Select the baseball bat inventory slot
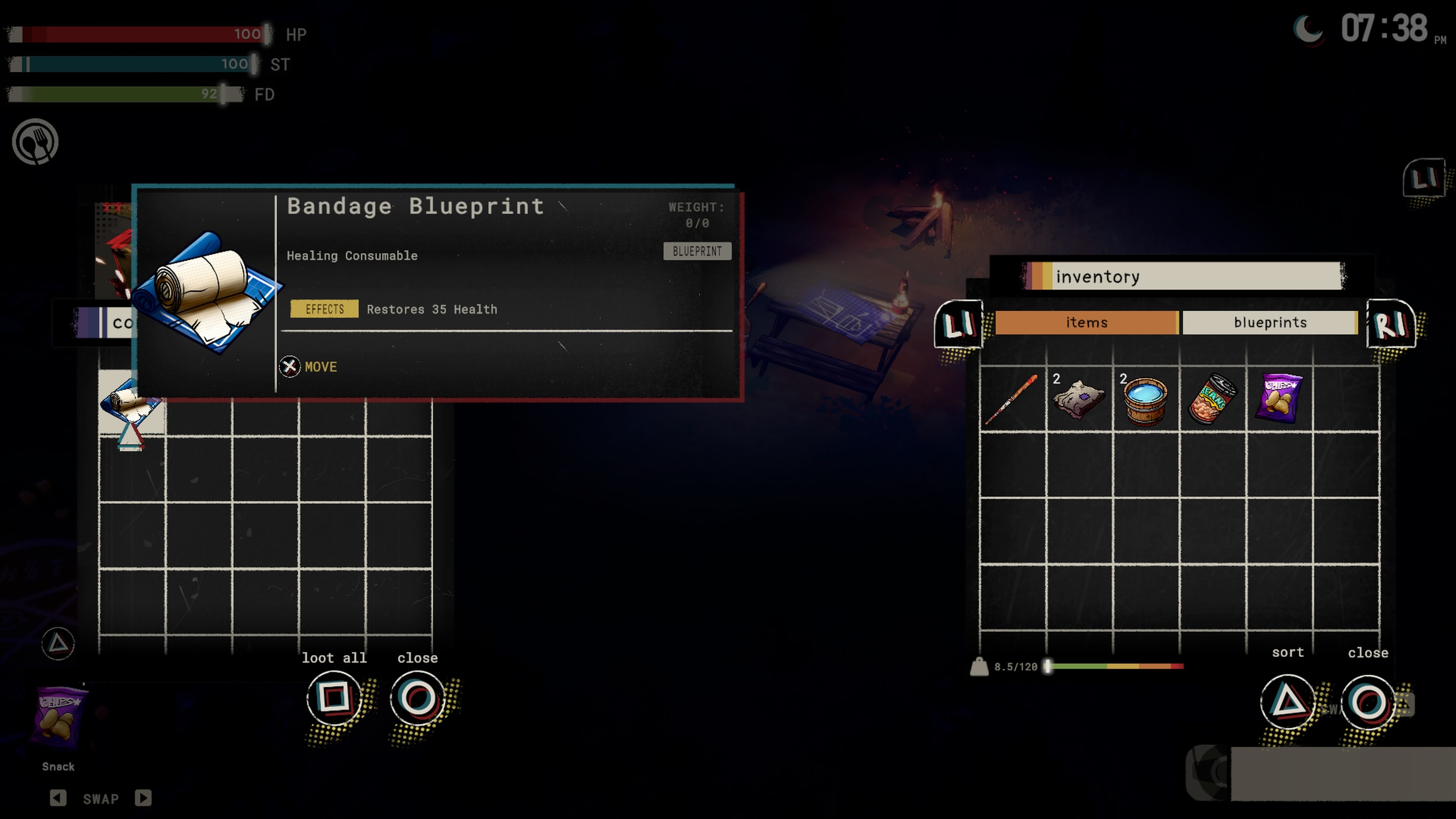 pyautogui.click(x=1012, y=399)
